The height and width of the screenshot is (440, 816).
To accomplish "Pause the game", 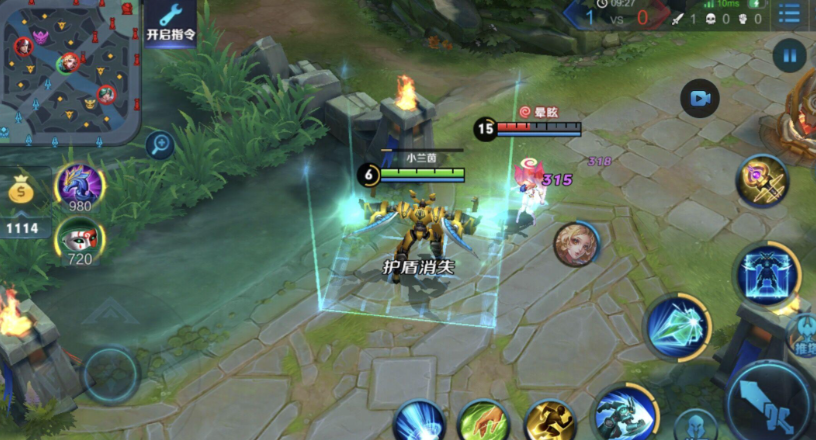I will point(790,54).
